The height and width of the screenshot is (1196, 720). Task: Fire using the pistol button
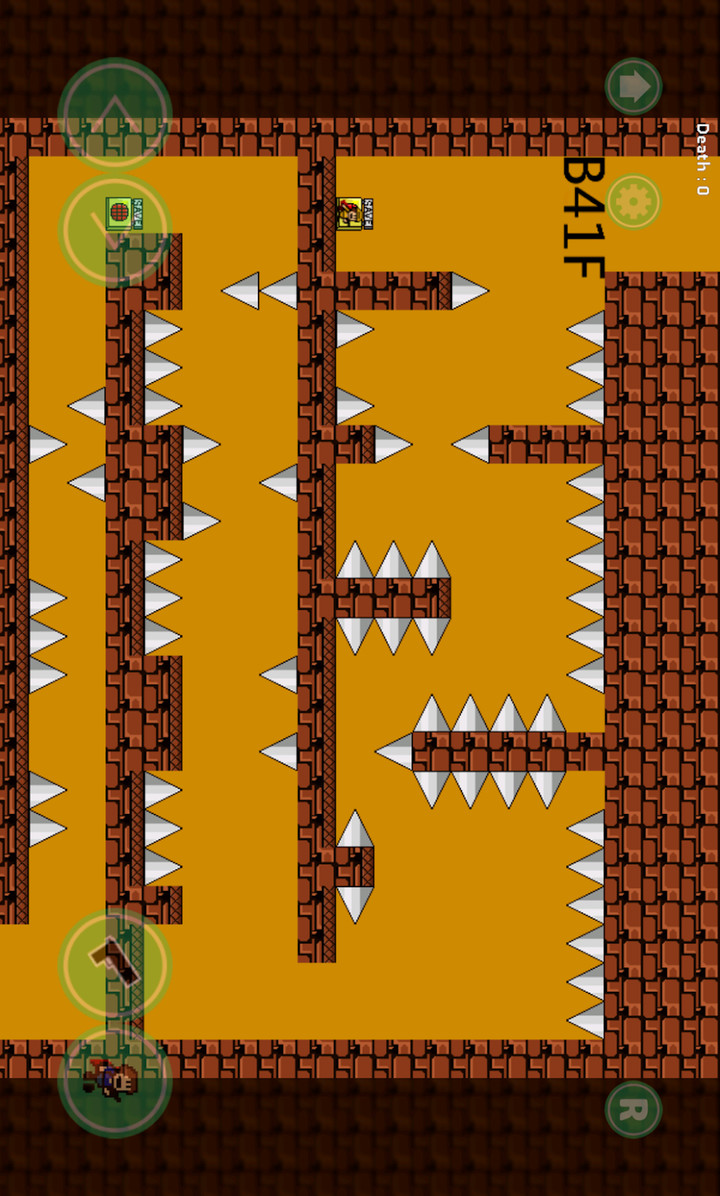[115, 964]
